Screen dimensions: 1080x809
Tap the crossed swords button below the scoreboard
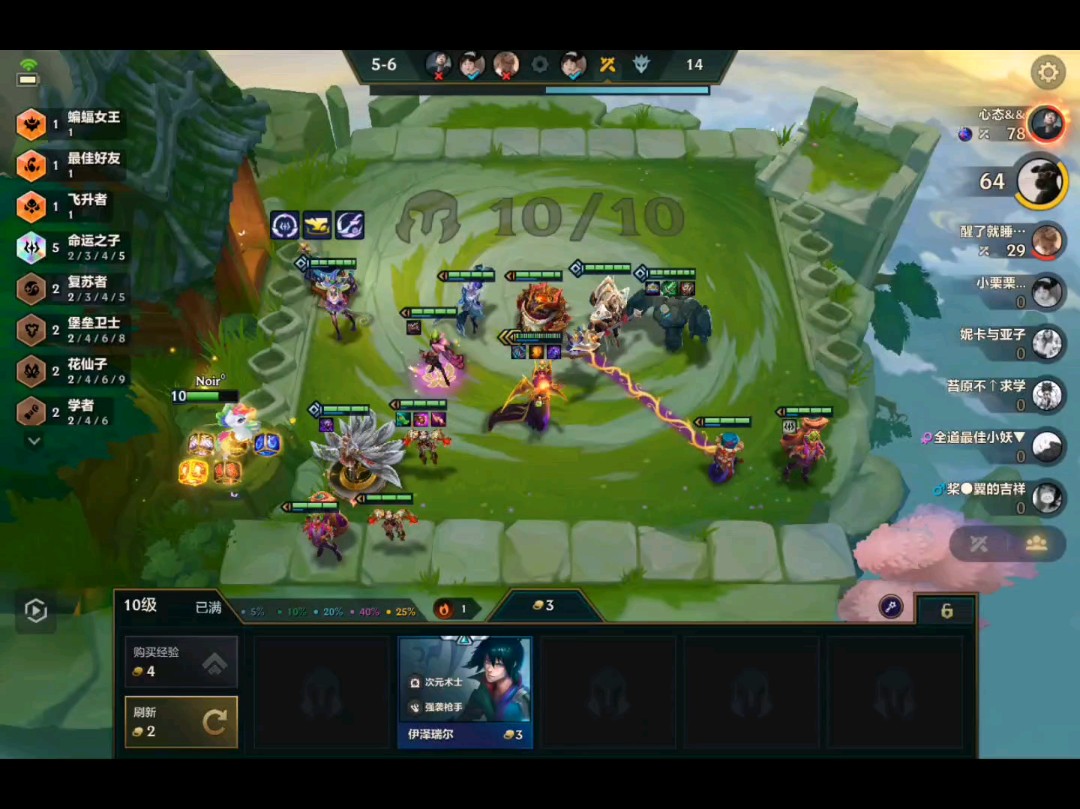click(x=978, y=544)
